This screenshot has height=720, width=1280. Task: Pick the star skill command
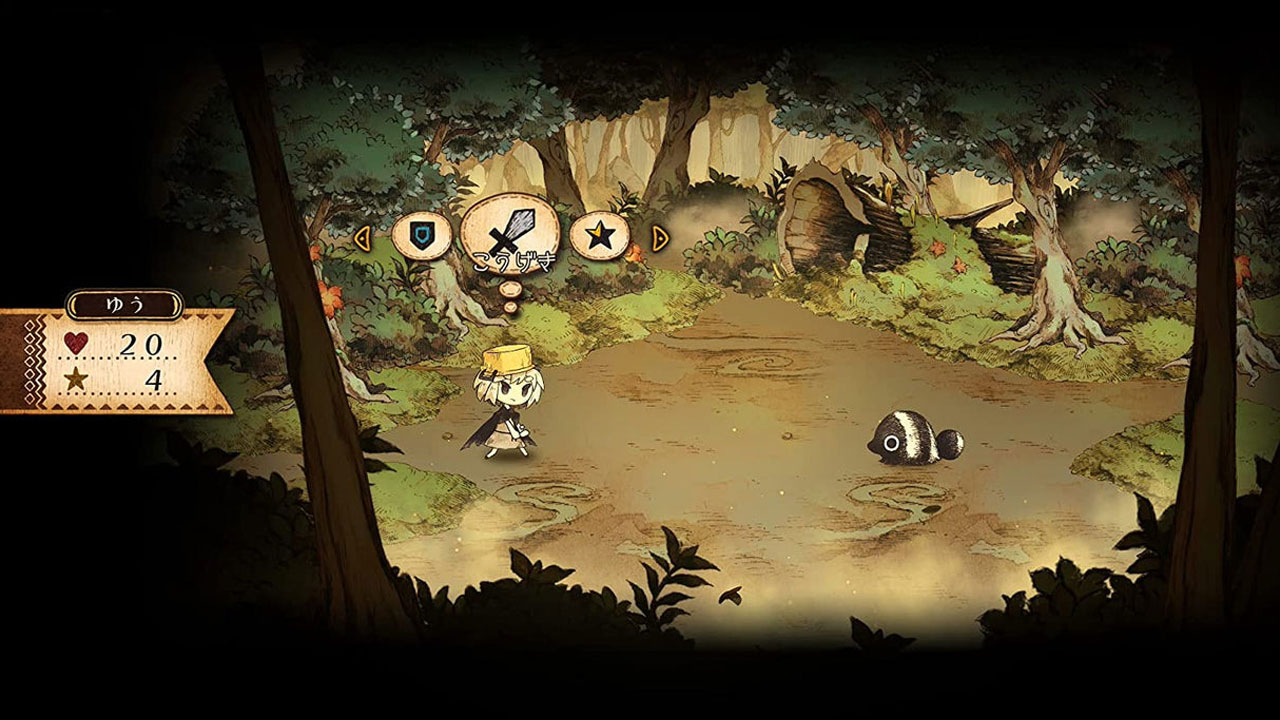tap(599, 237)
